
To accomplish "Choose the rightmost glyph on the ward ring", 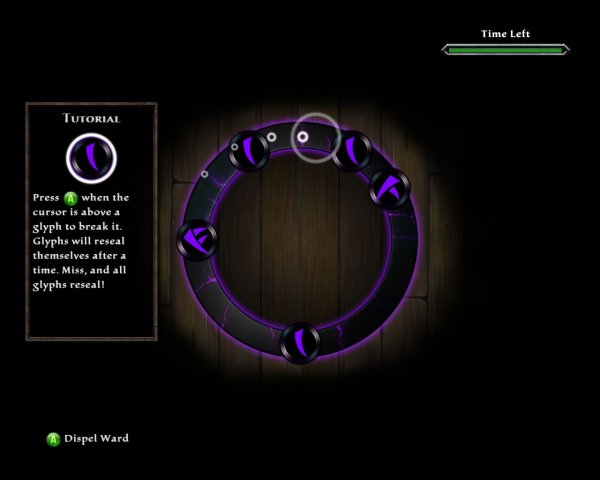I will [x=389, y=187].
